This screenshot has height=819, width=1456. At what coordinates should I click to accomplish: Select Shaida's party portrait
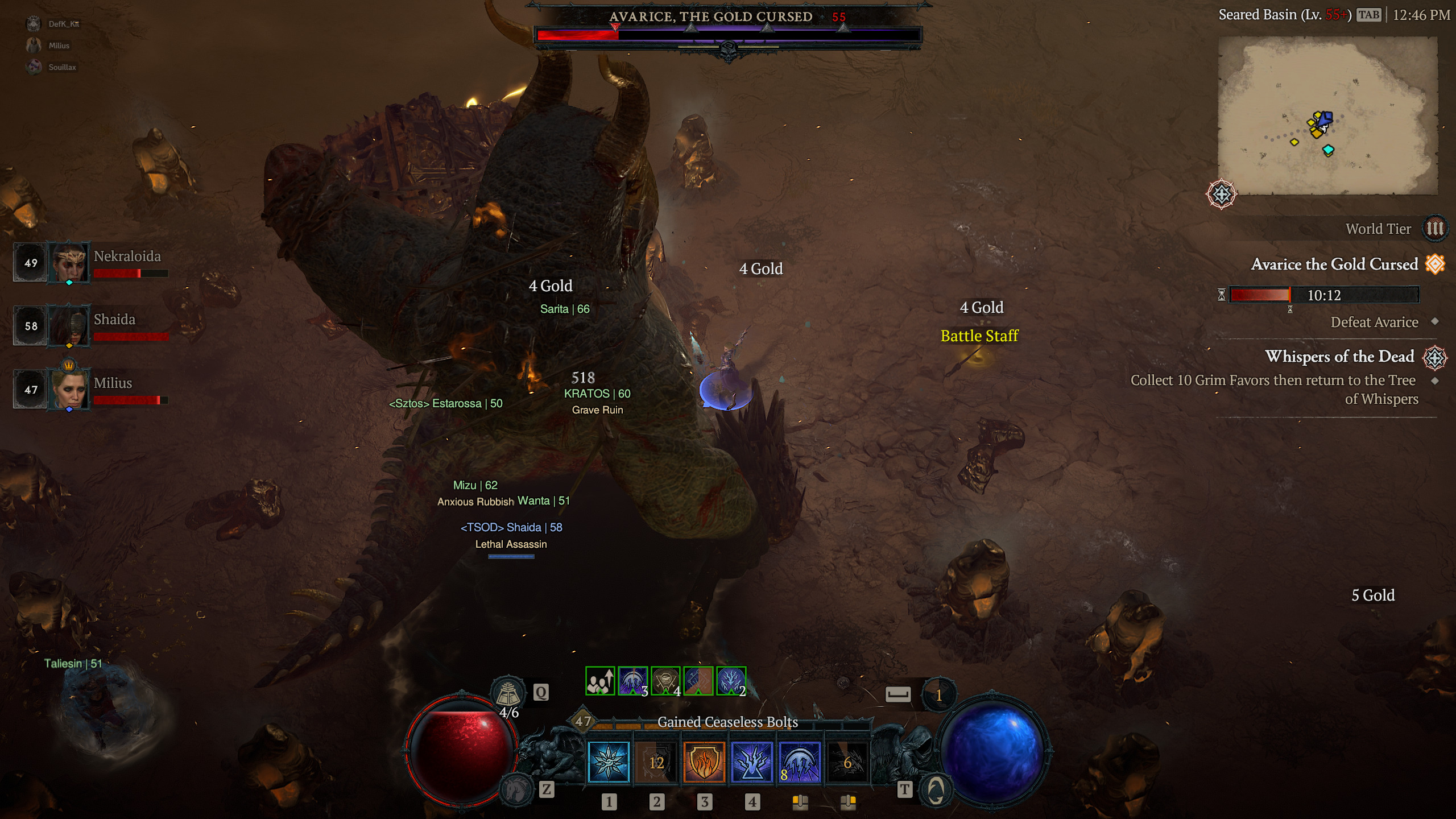pos(69,326)
